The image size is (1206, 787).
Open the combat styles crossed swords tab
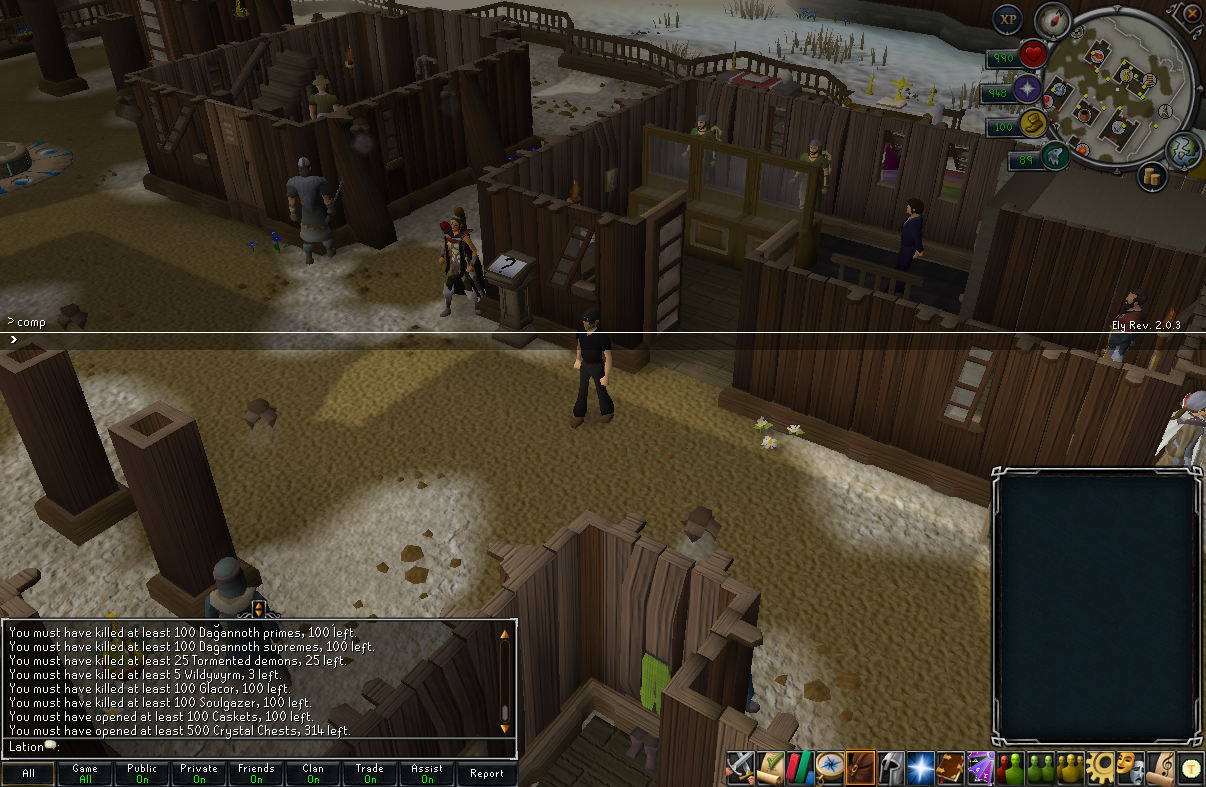[x=740, y=767]
